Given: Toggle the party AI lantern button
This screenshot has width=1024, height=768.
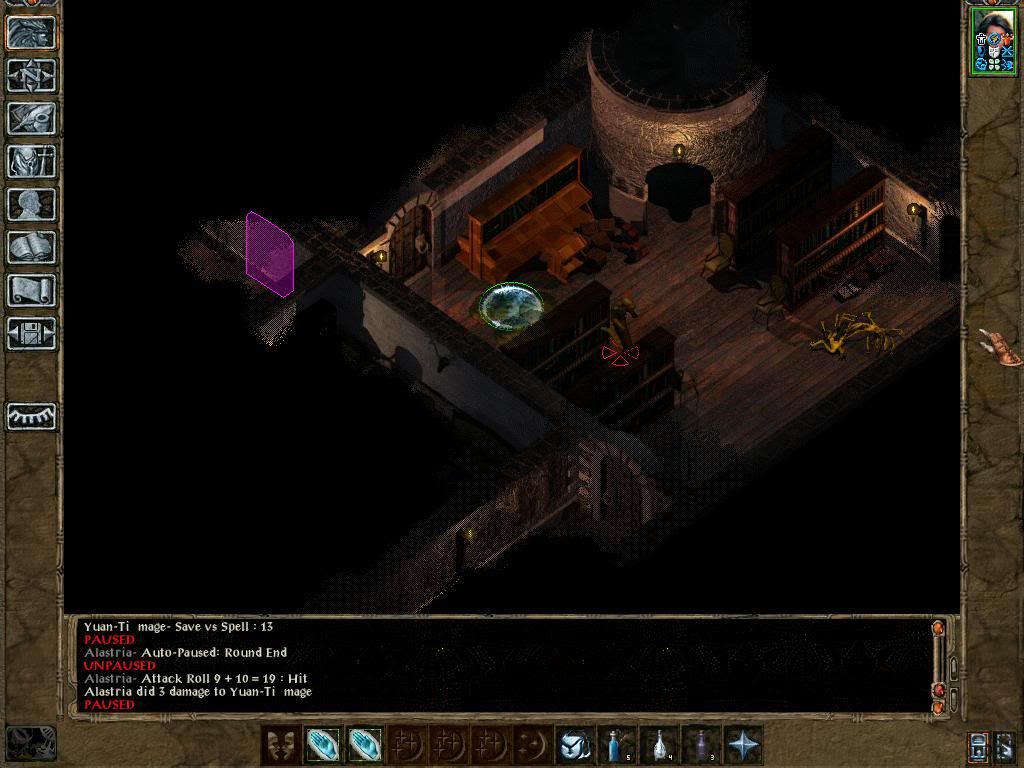Looking at the screenshot, I should [978, 746].
